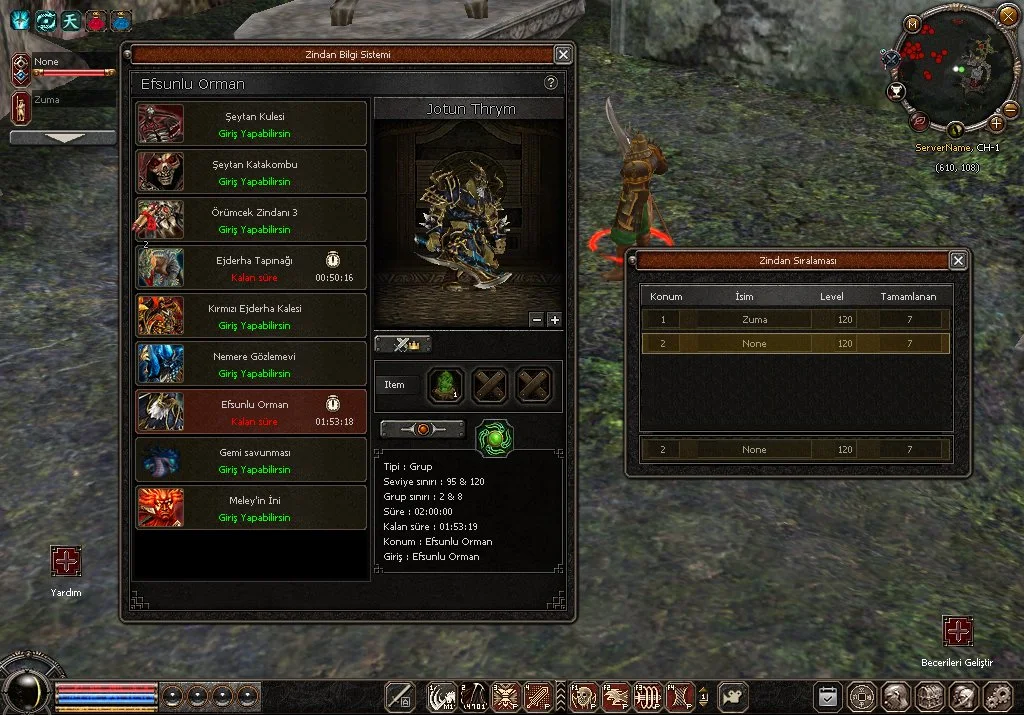The height and width of the screenshot is (715, 1024).
Task: Open Becerileri Geliştir skill upgrade icon
Action: [958, 631]
